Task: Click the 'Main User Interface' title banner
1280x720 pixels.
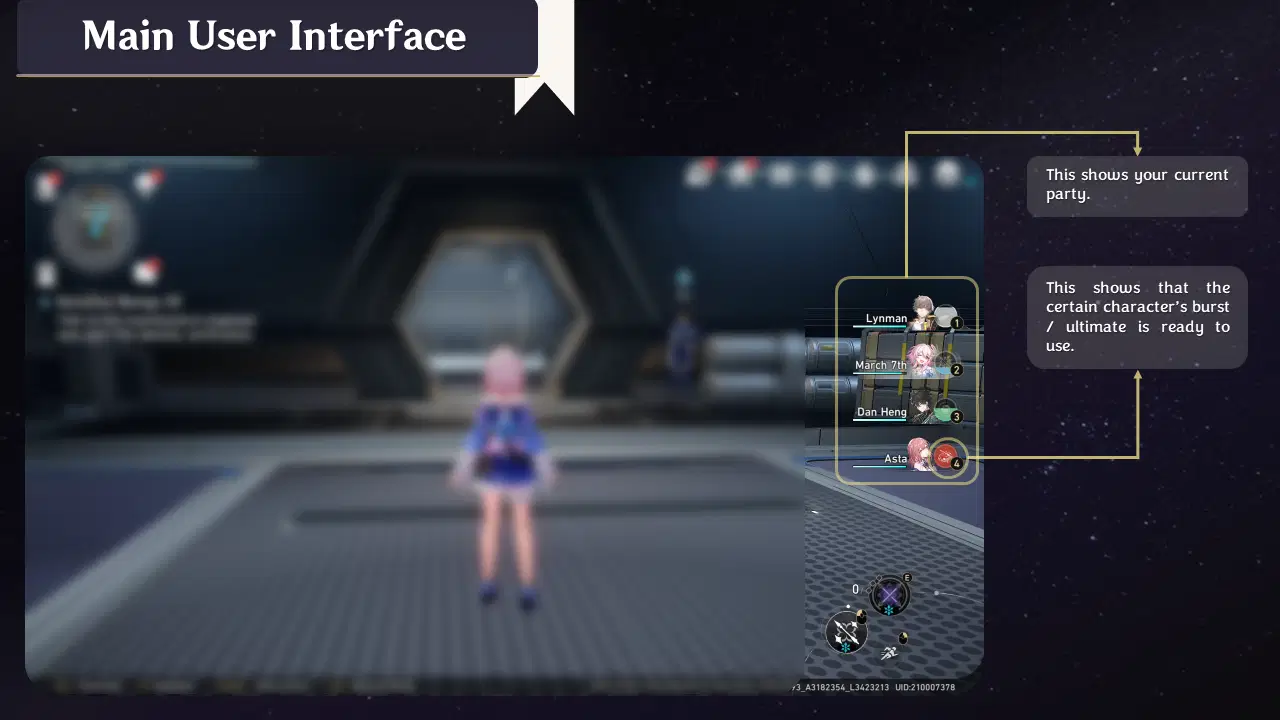Action: (274, 38)
